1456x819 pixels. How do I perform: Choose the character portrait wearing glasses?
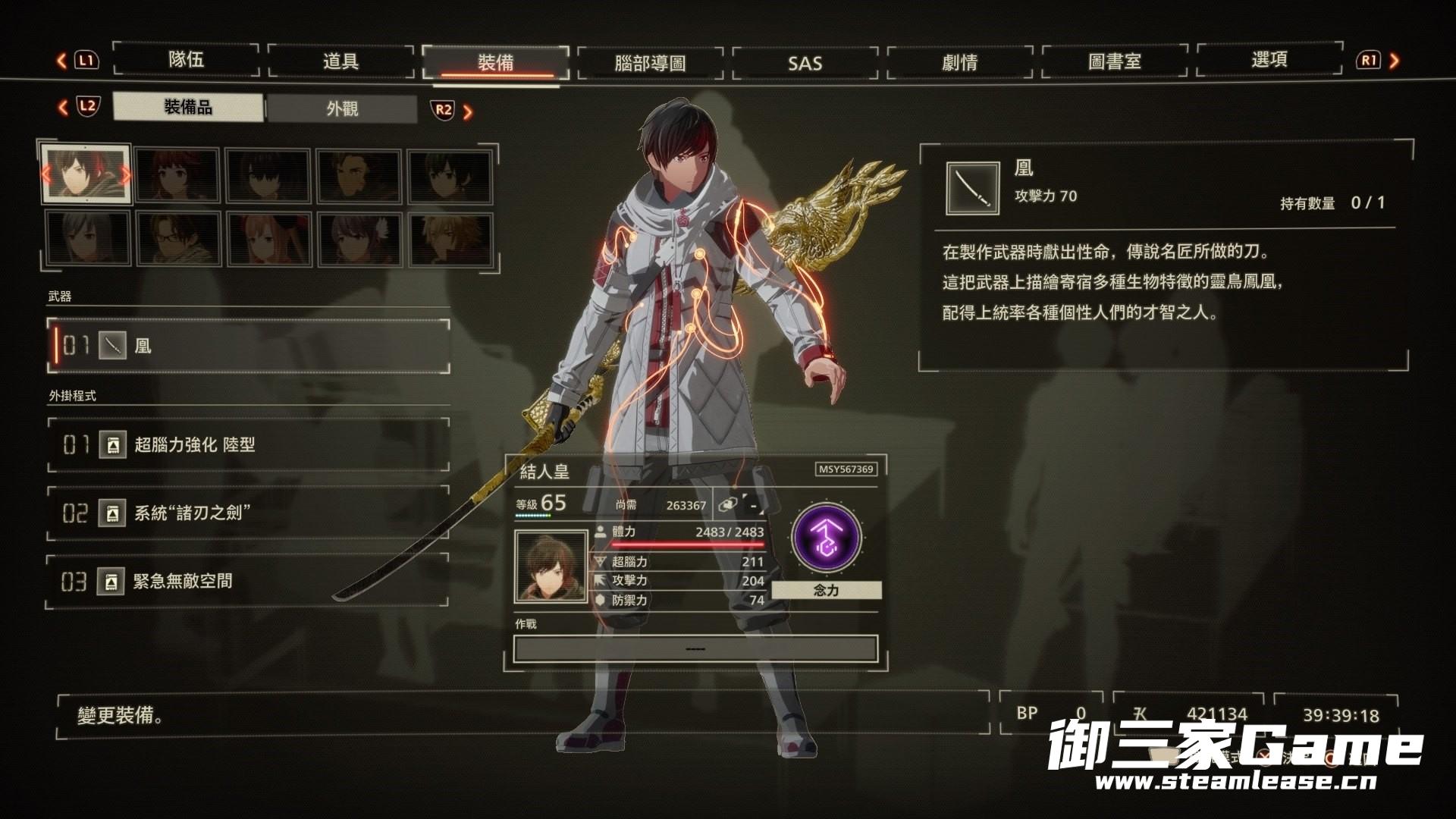click(x=177, y=238)
